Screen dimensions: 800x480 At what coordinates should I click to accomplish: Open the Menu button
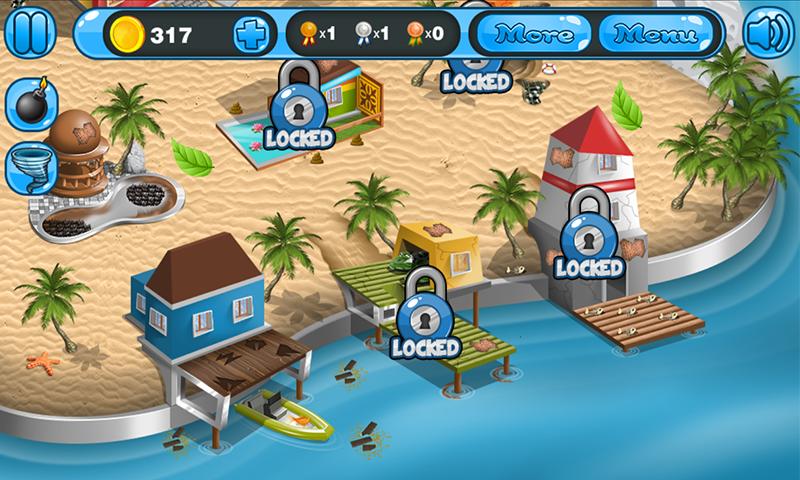pos(655,35)
